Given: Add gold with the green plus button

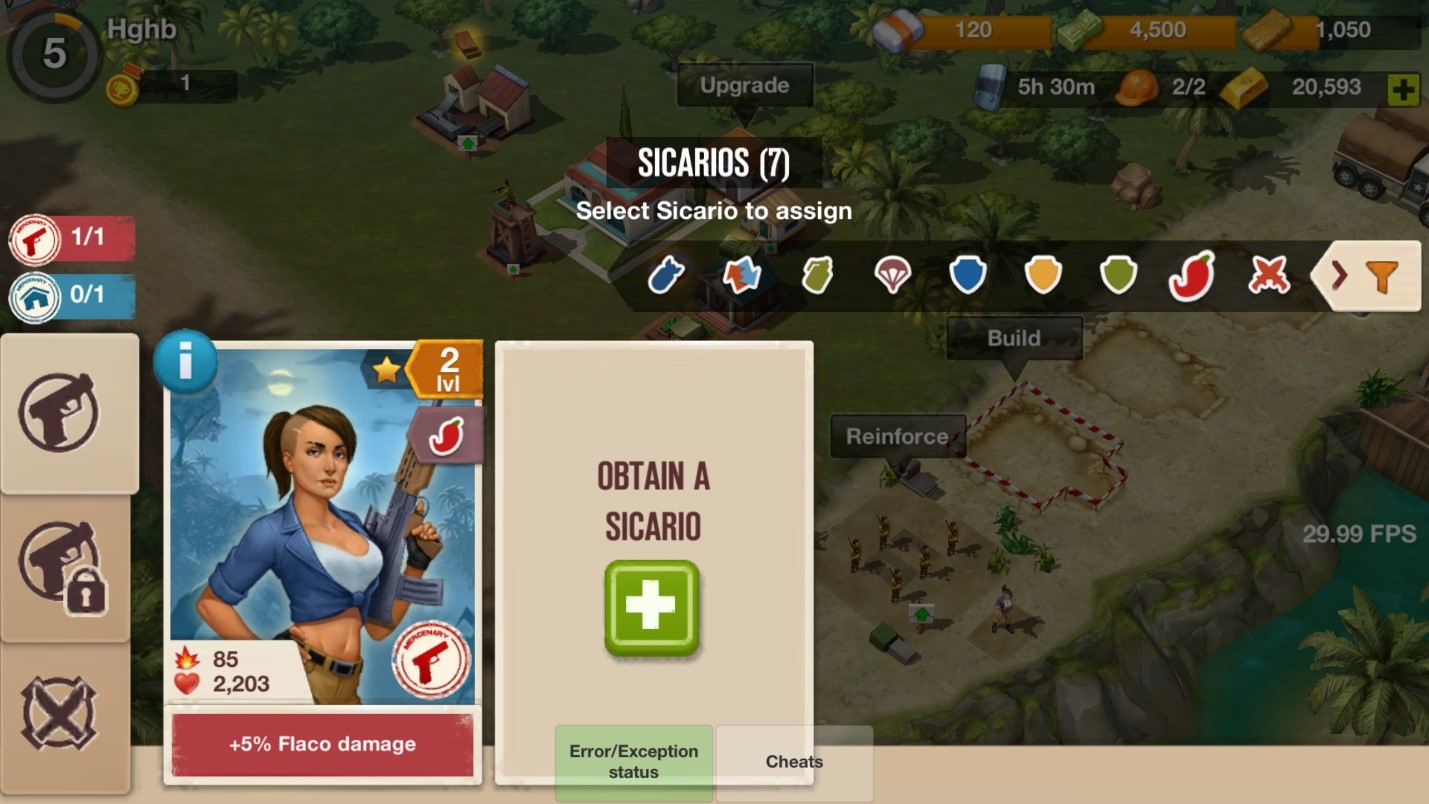Looking at the screenshot, I should tap(1403, 90).
